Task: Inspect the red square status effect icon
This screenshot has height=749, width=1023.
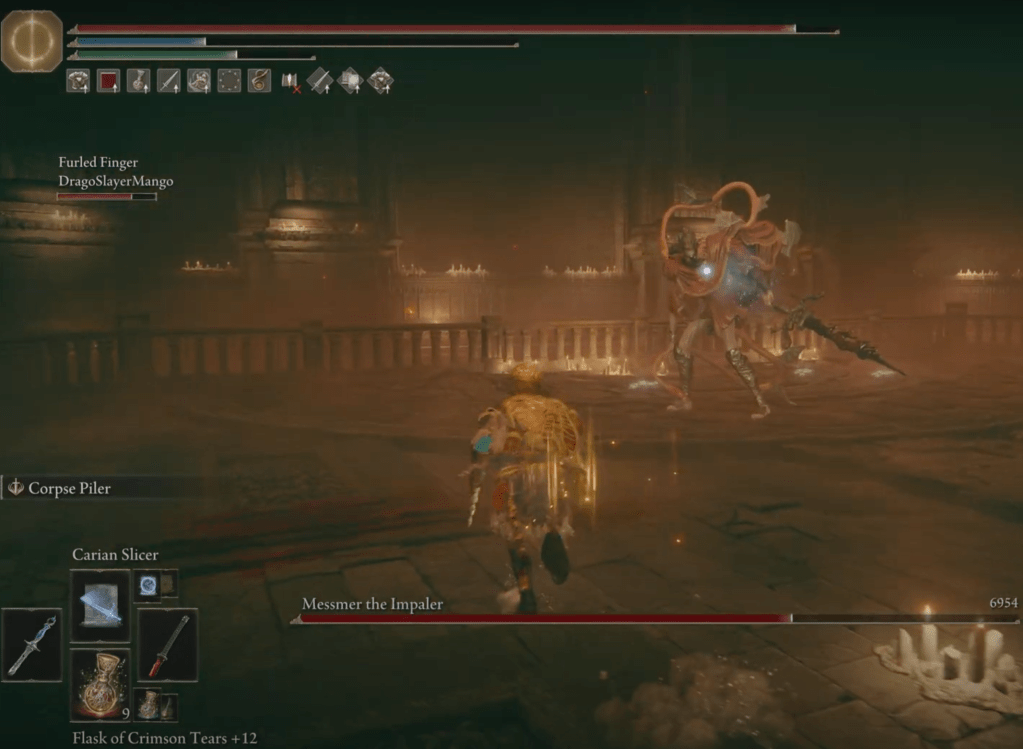Action: pos(109,81)
